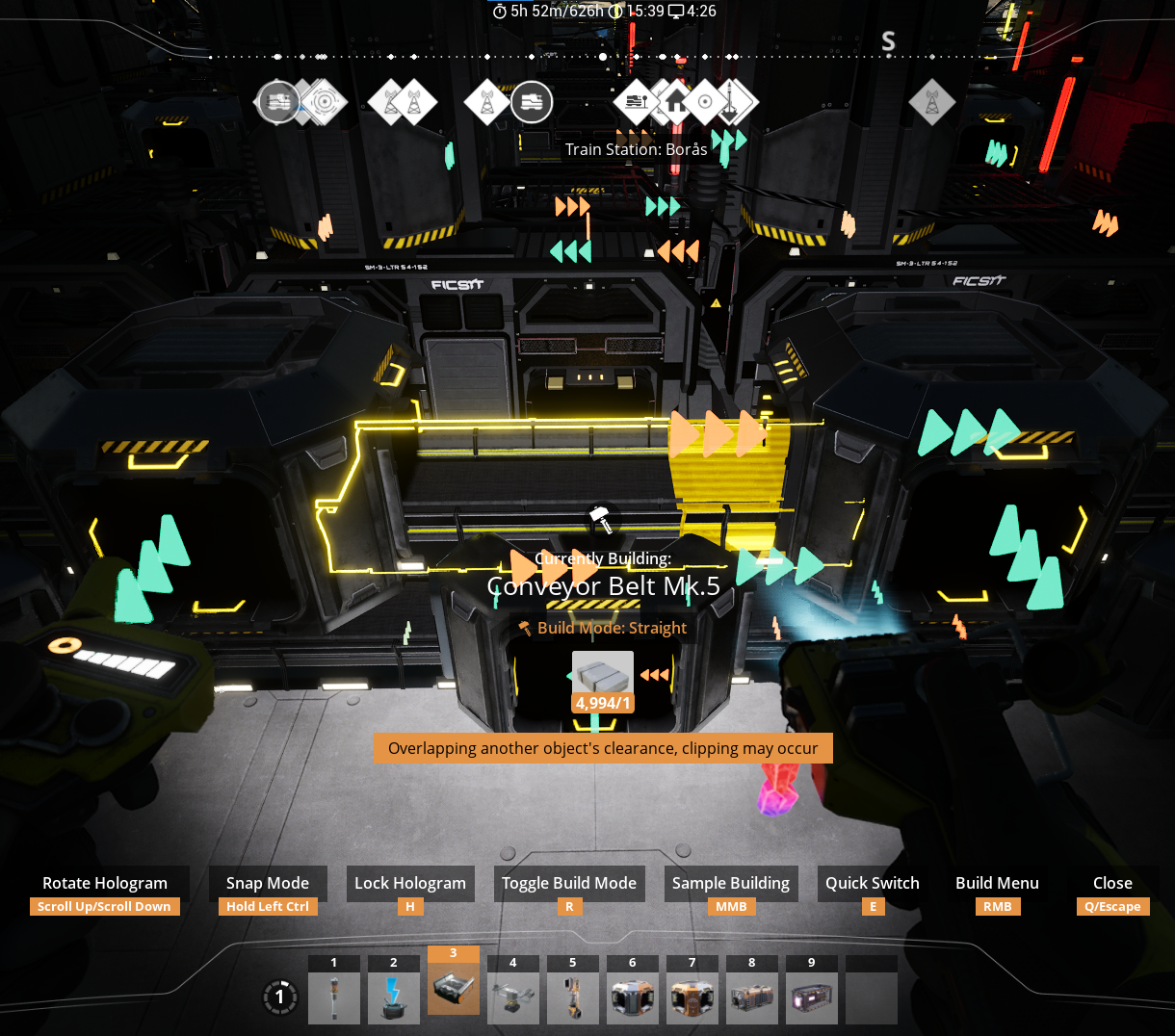Click the home base compass marker

[676, 102]
